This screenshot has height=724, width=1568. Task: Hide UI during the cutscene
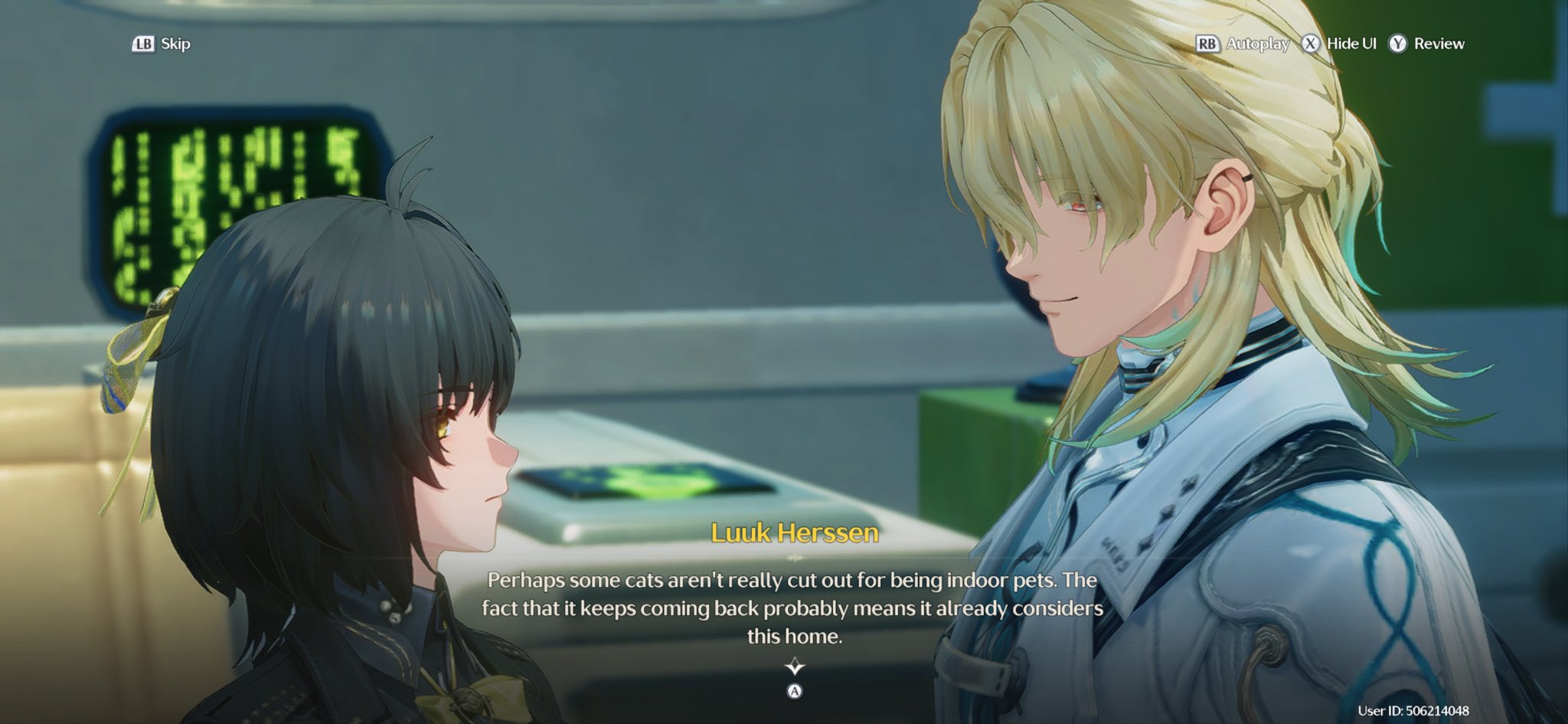1340,44
